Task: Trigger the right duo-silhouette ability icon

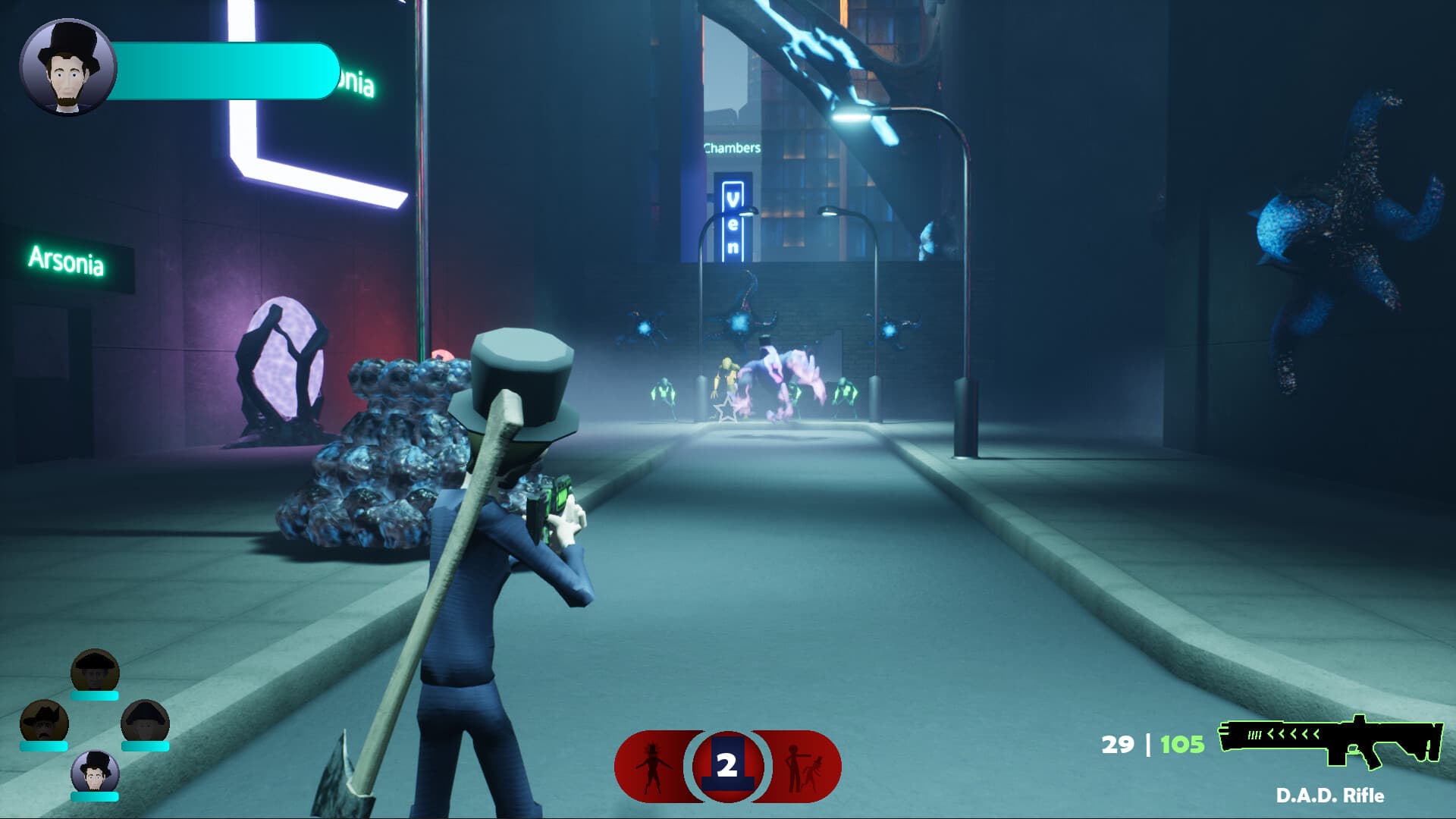Action: (x=804, y=766)
